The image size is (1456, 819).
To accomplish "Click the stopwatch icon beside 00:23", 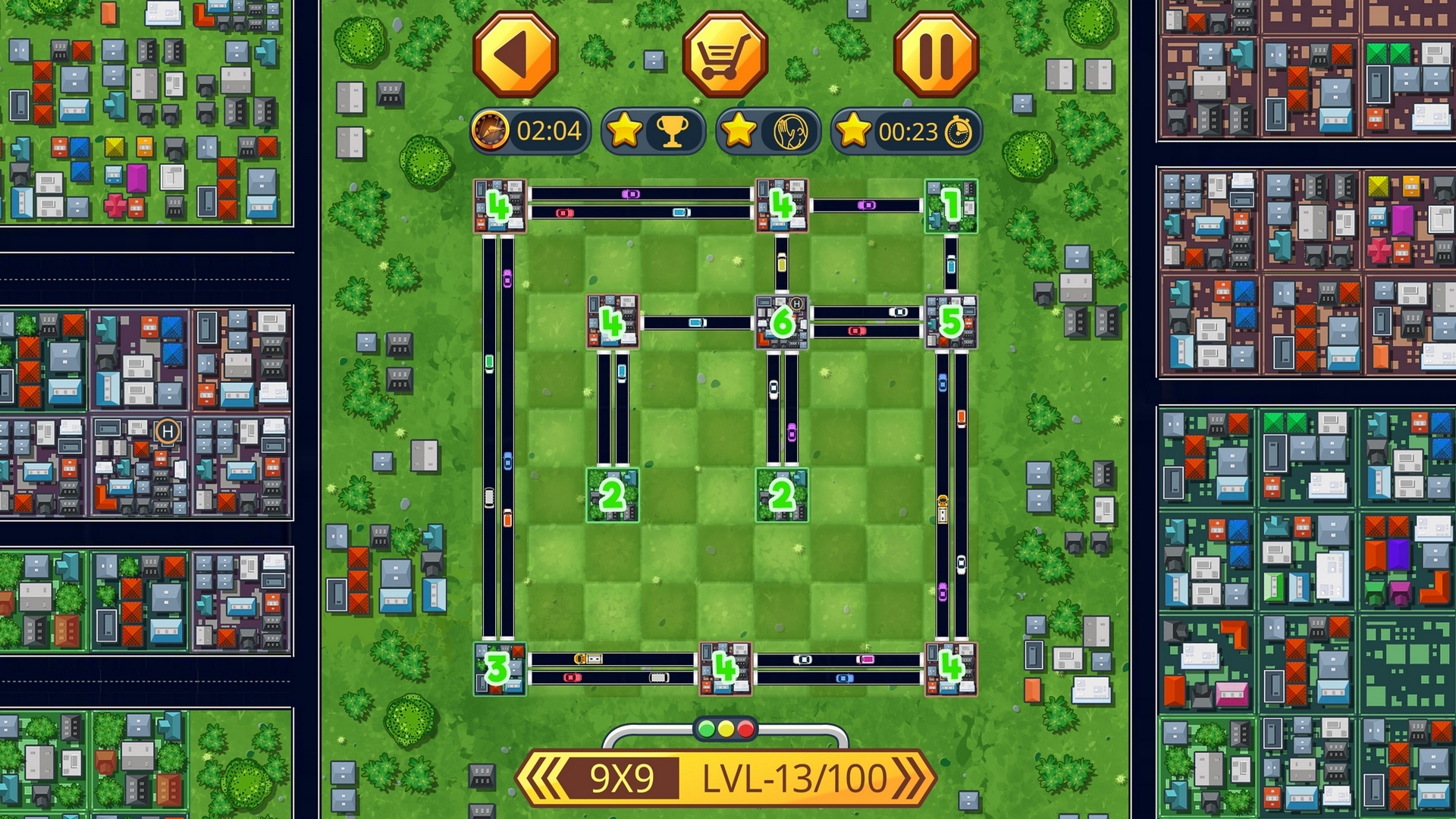I will pos(957,130).
